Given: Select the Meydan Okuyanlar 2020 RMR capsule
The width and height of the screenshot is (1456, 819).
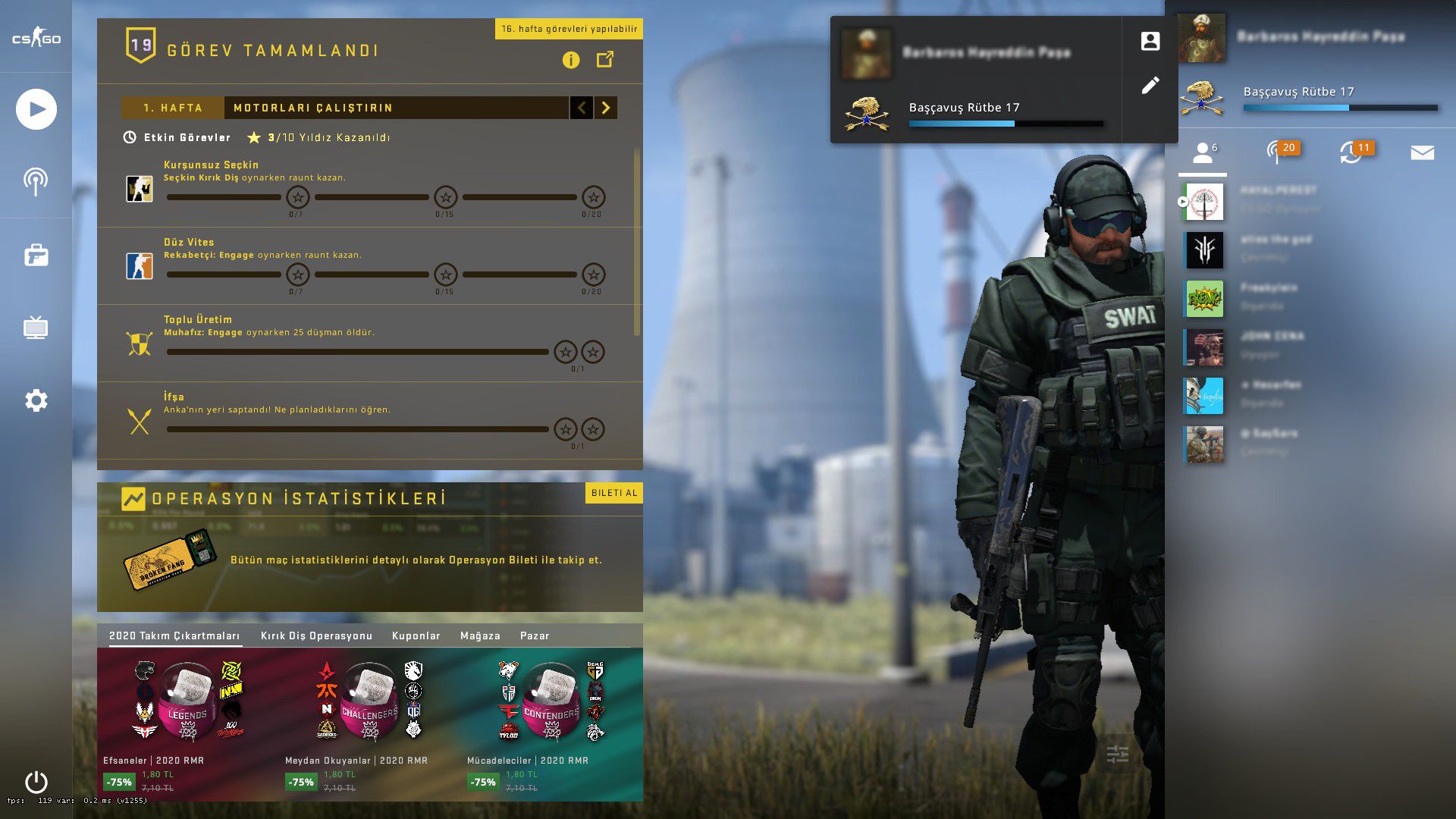Looking at the screenshot, I should pyautogui.click(x=369, y=701).
